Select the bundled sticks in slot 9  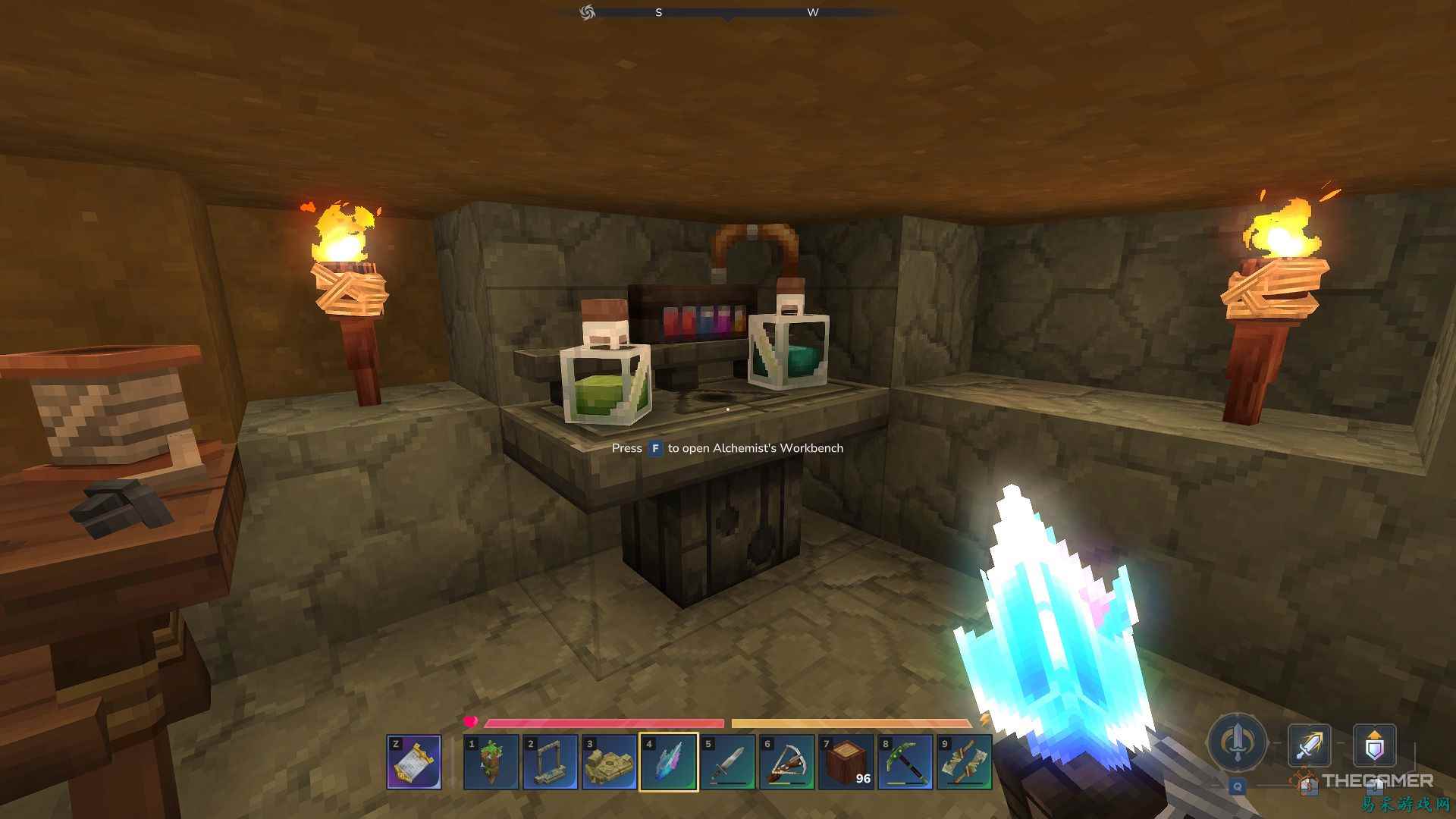(966, 762)
